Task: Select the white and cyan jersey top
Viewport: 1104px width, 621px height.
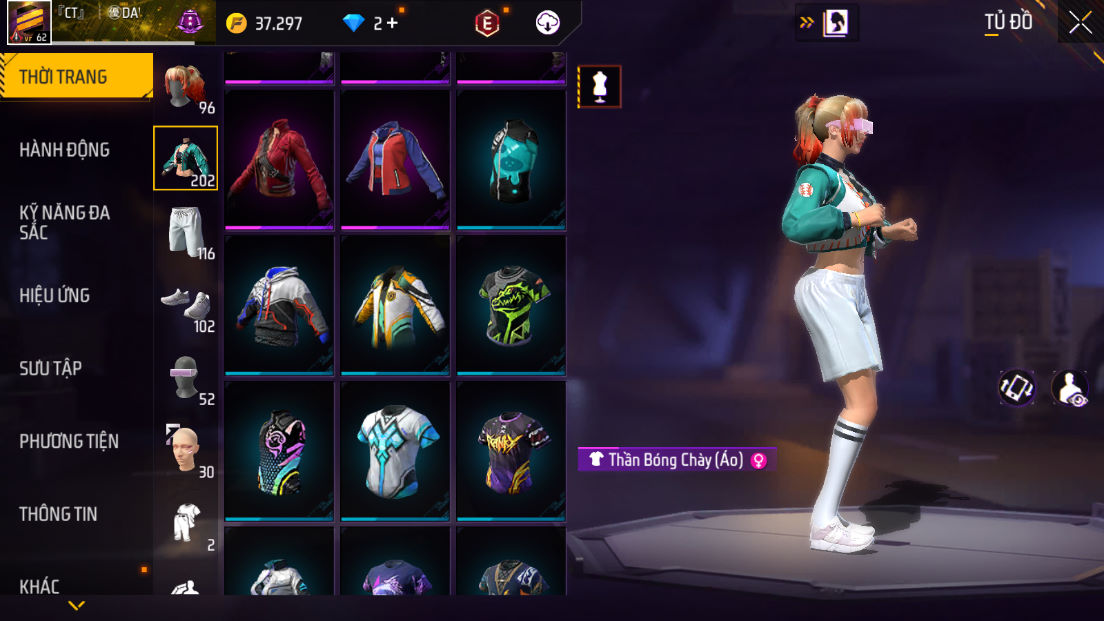Action: point(395,451)
